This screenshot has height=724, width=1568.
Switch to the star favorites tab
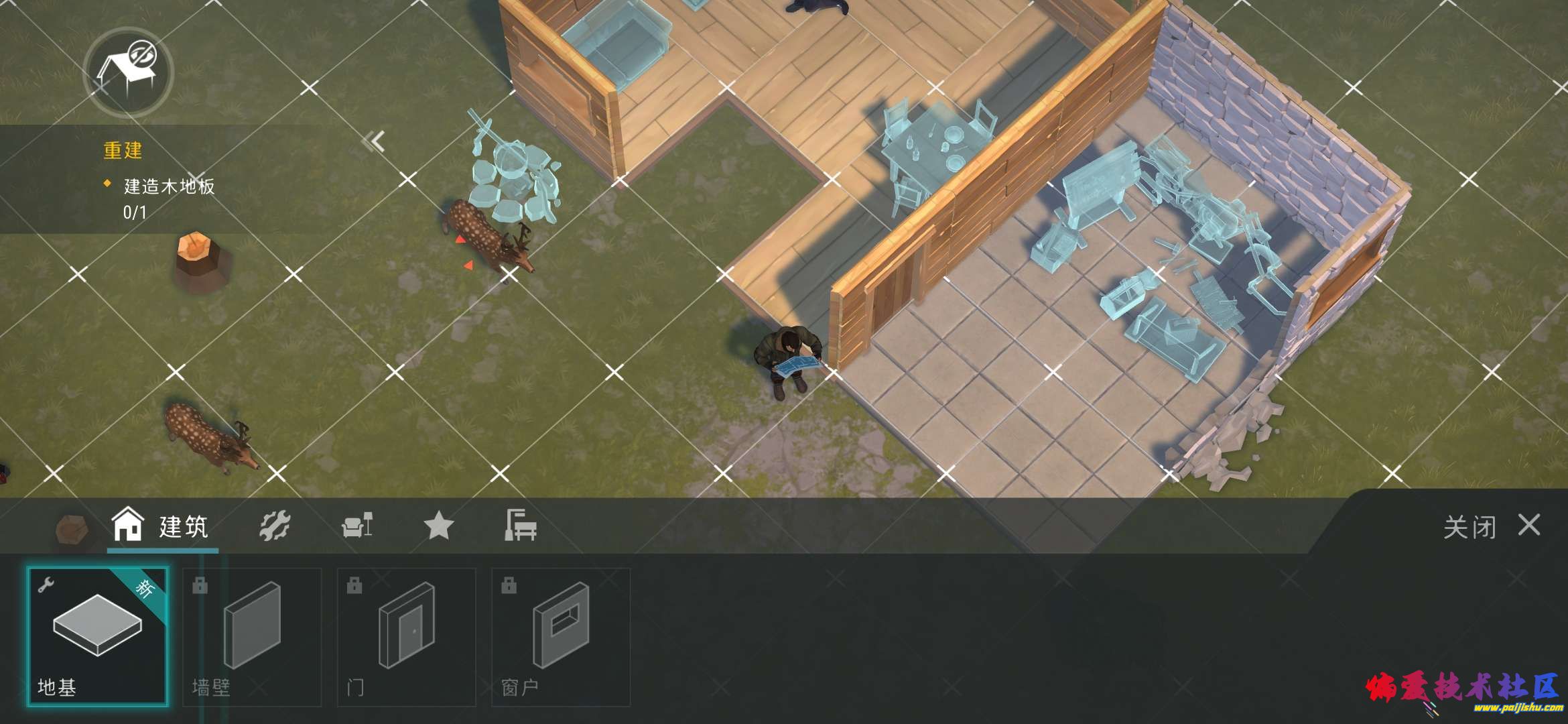point(439,526)
